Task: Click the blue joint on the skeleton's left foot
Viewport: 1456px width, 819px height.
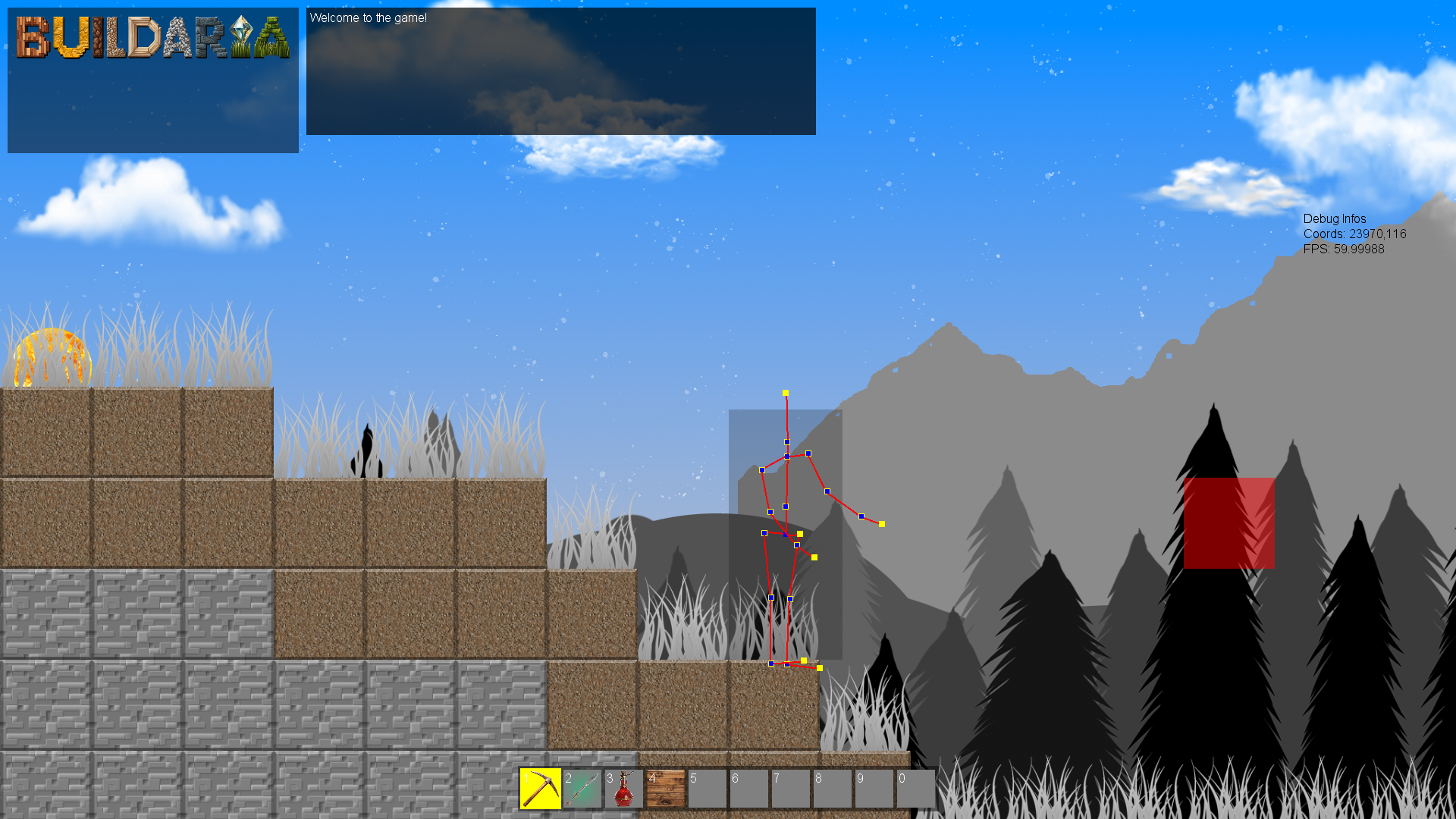Action: coord(771,664)
